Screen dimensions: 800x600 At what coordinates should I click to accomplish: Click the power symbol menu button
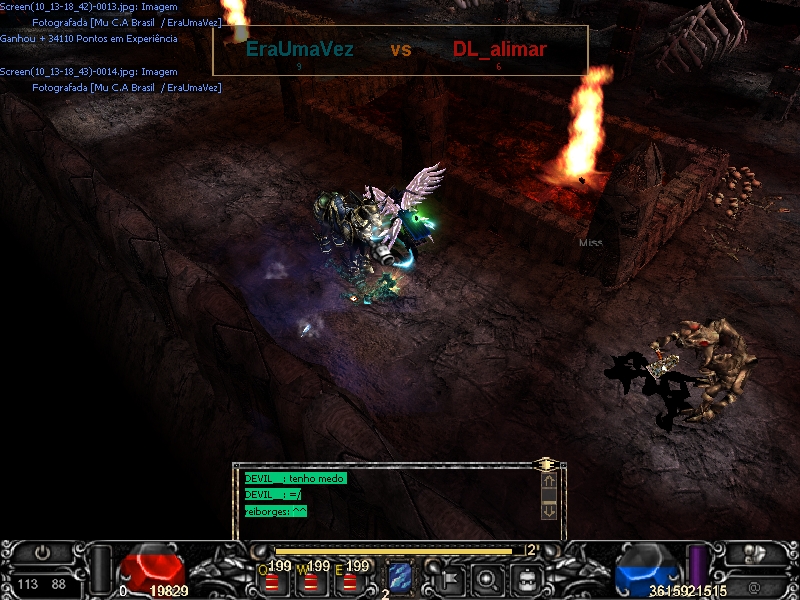click(42, 552)
